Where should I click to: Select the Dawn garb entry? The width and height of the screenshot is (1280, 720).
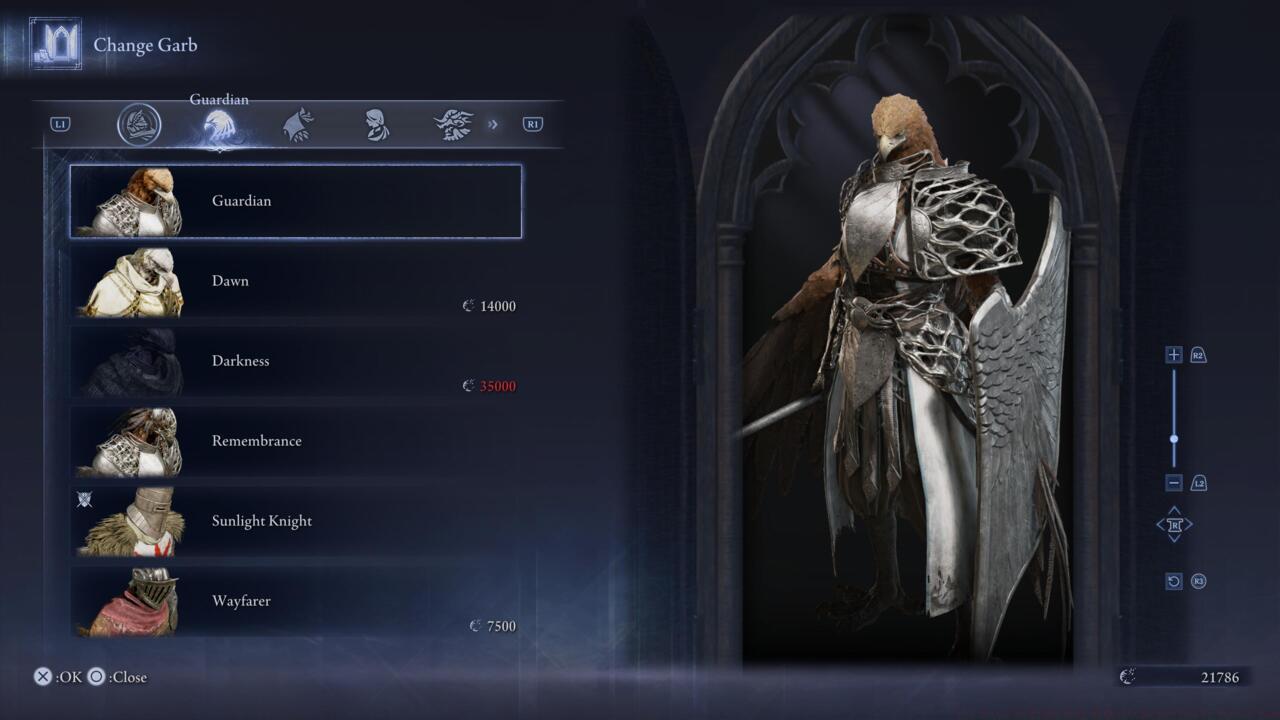click(x=295, y=283)
